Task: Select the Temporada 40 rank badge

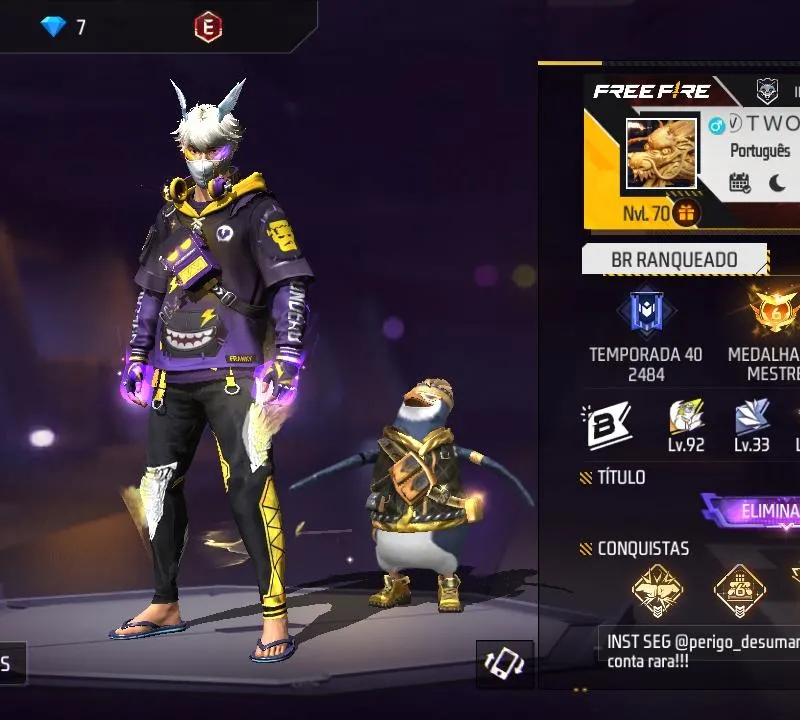Action: 646,312
